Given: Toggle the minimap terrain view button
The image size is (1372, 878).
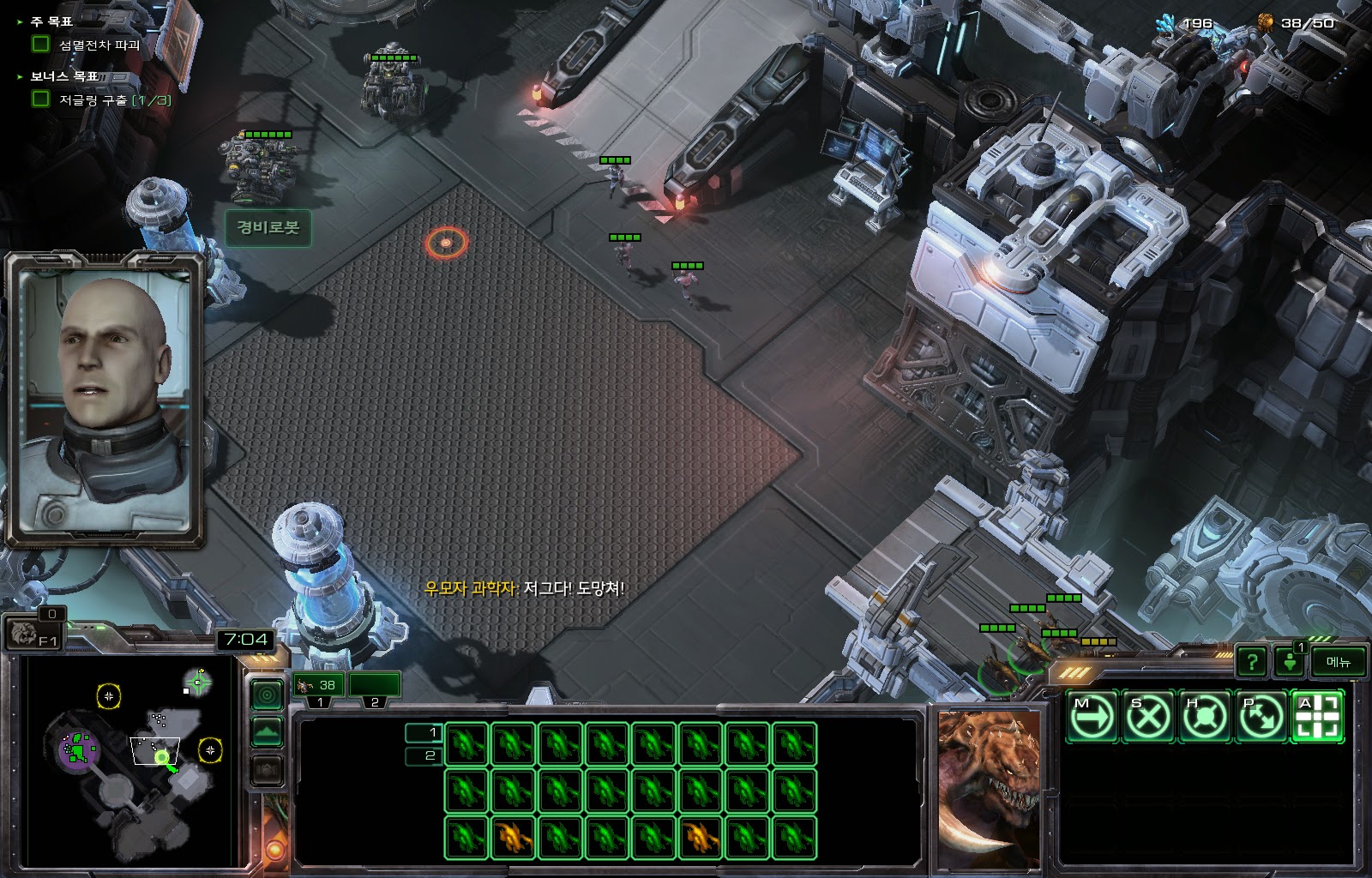Looking at the screenshot, I should pos(267,732).
